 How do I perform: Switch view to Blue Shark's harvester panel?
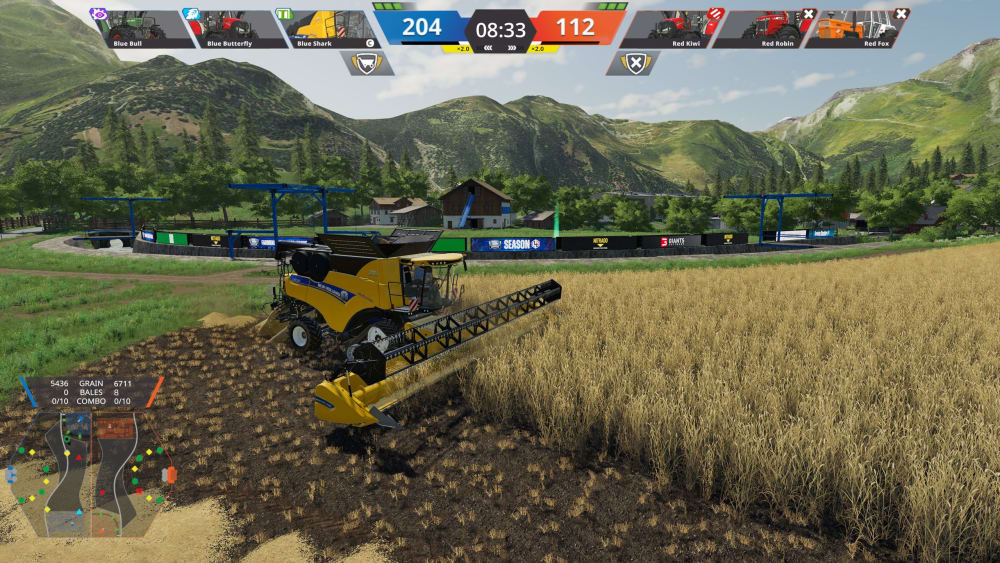pyautogui.click(x=323, y=29)
